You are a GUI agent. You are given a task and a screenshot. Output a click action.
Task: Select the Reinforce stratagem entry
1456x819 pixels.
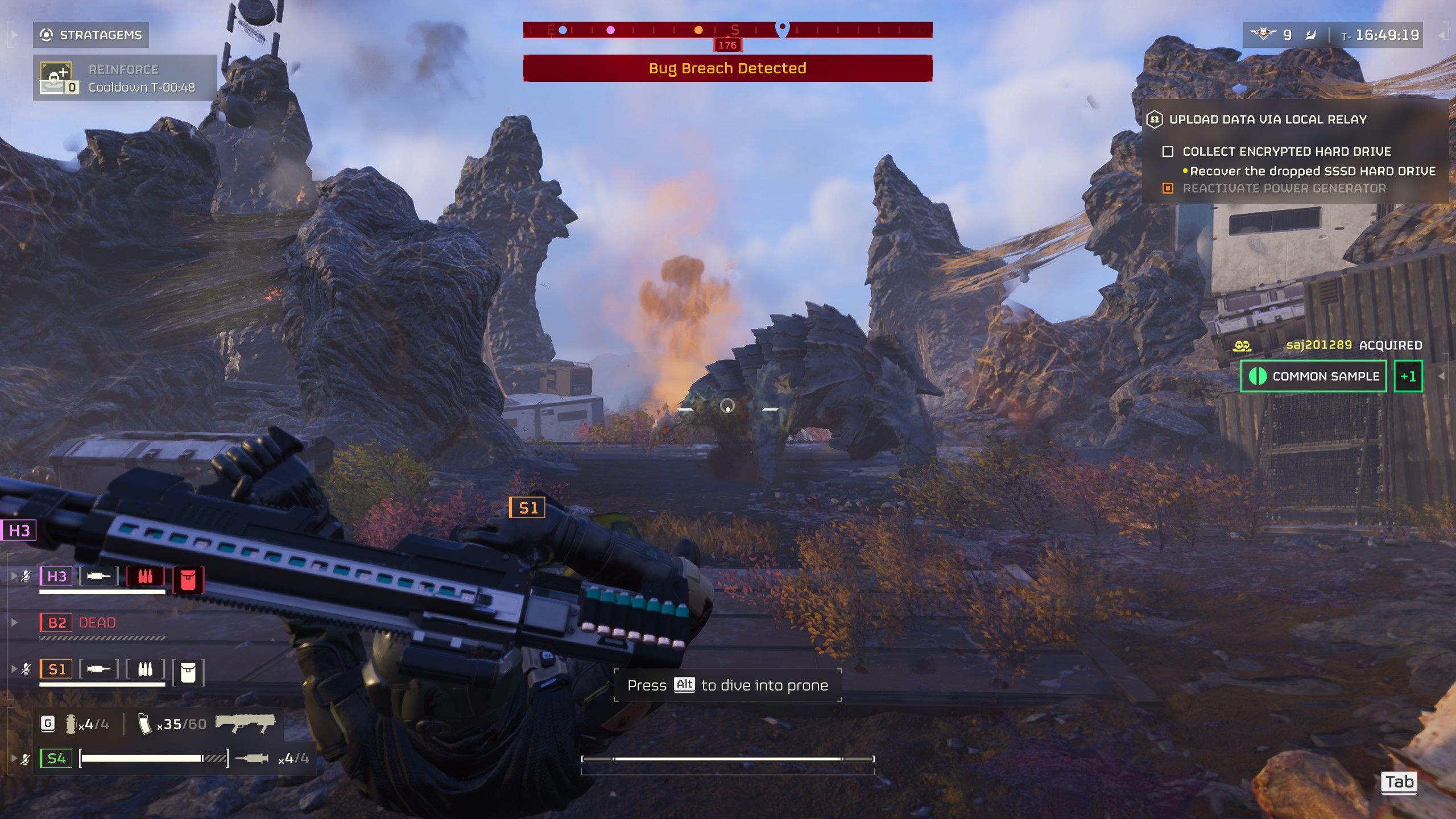(x=124, y=78)
